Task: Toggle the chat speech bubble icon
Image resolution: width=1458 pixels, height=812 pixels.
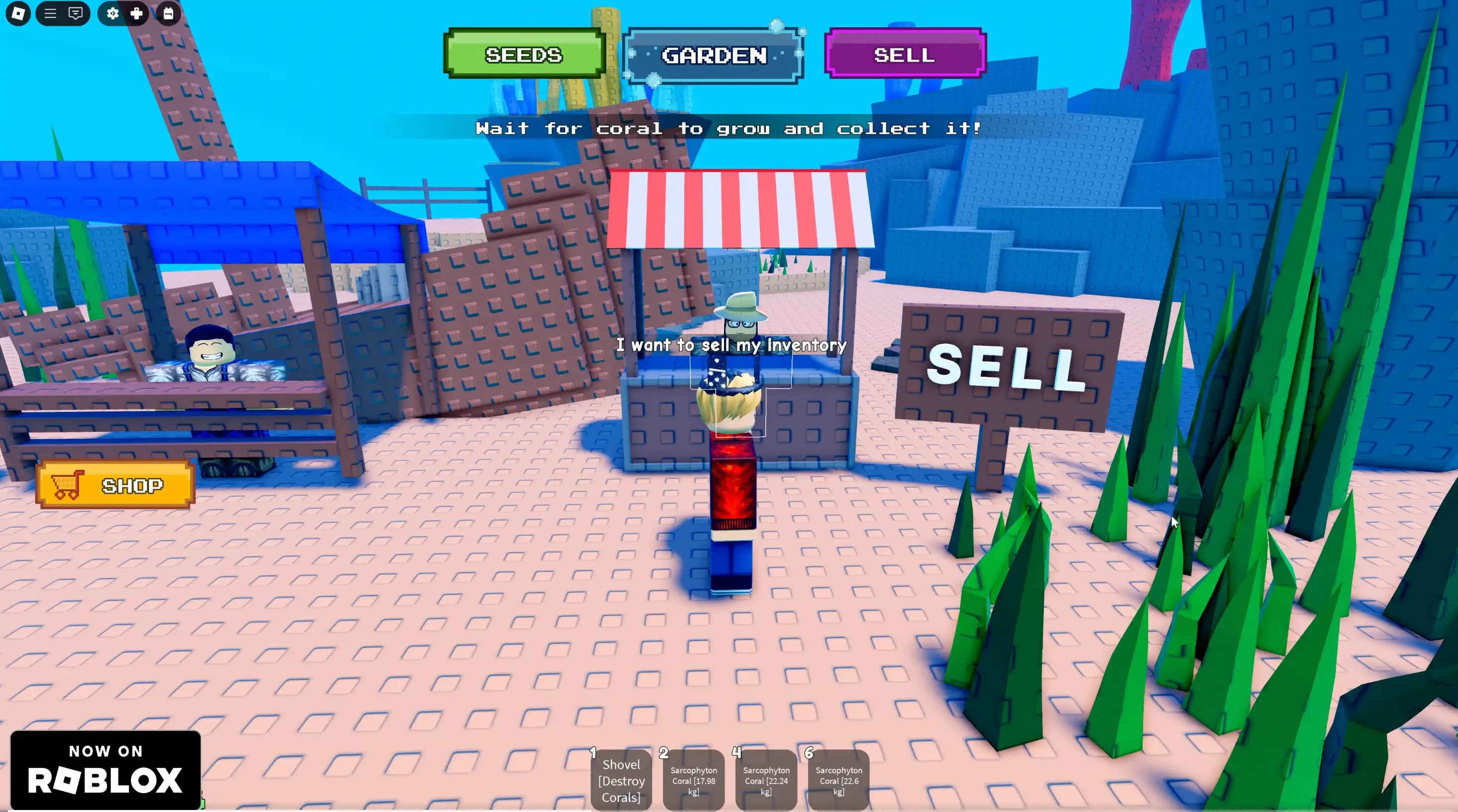Action: pos(75,13)
